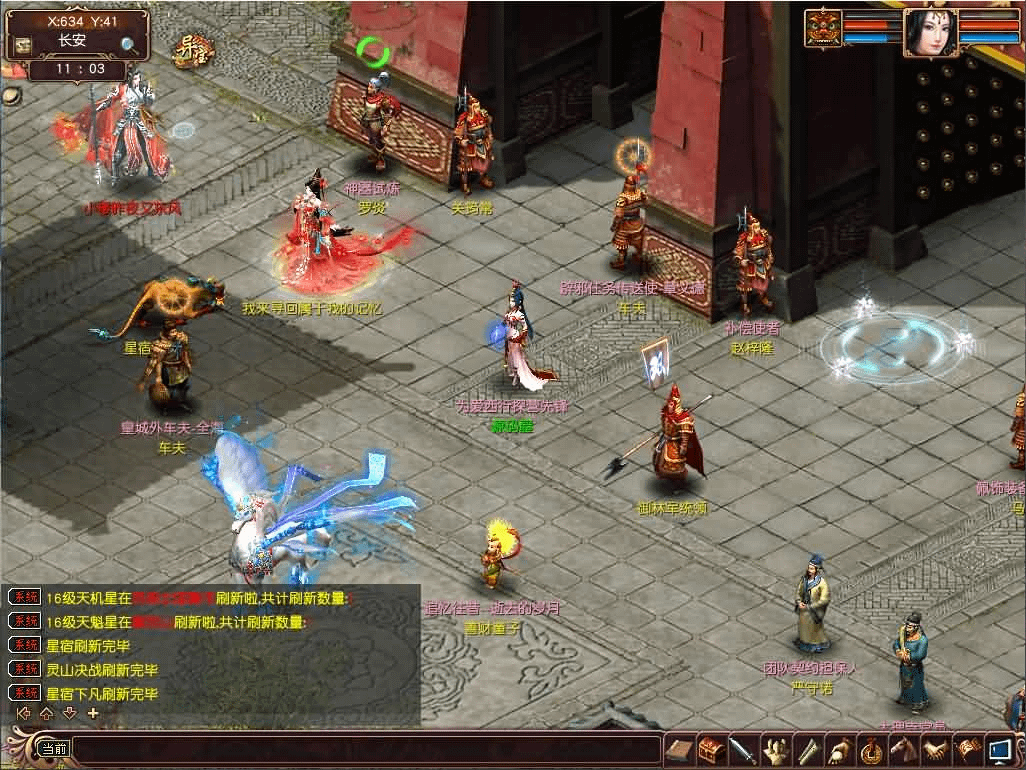Change the 当前 chat channel selector
The image size is (1026, 770).
(52, 748)
